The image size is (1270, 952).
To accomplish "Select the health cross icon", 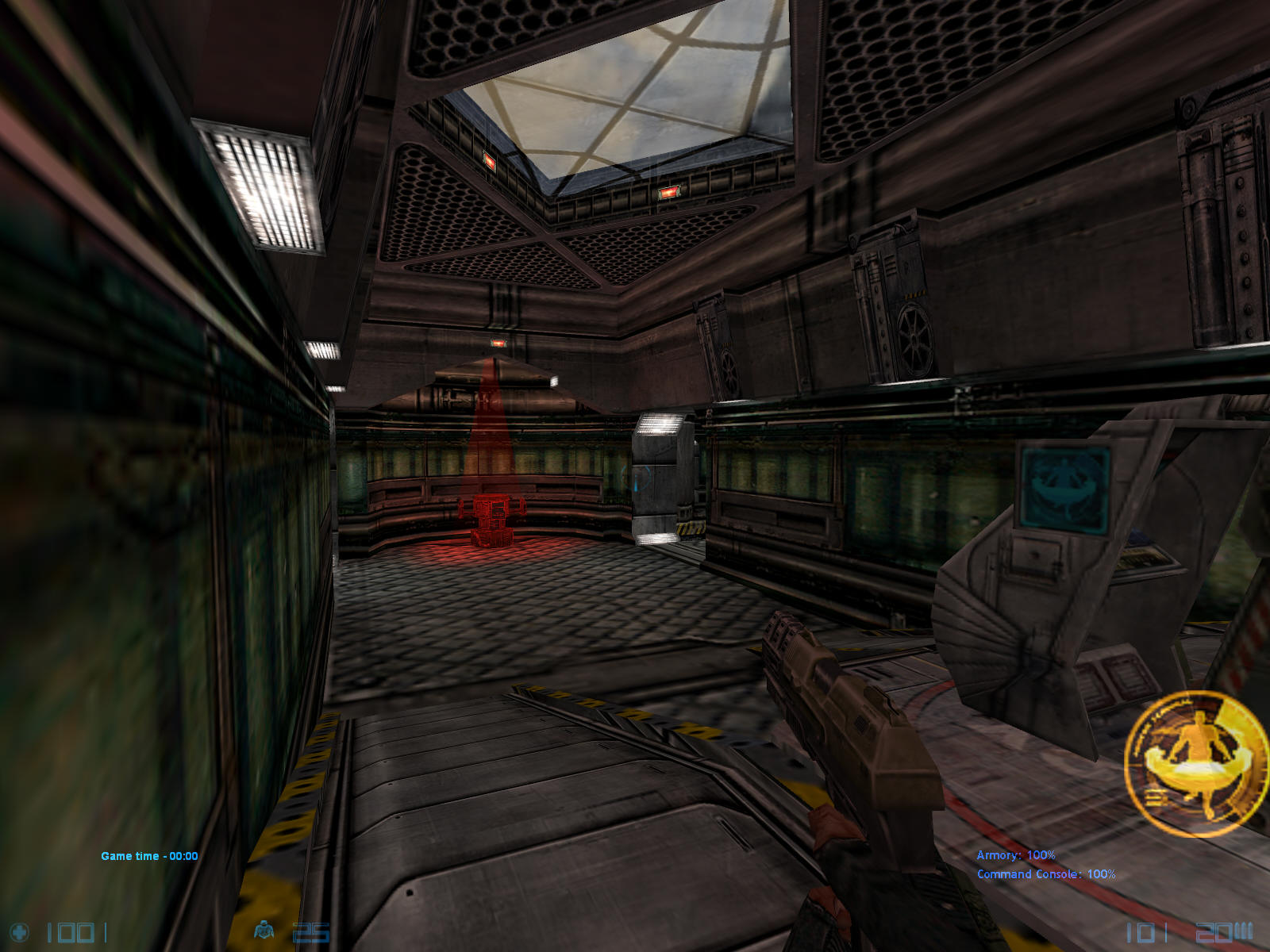I will tap(19, 932).
